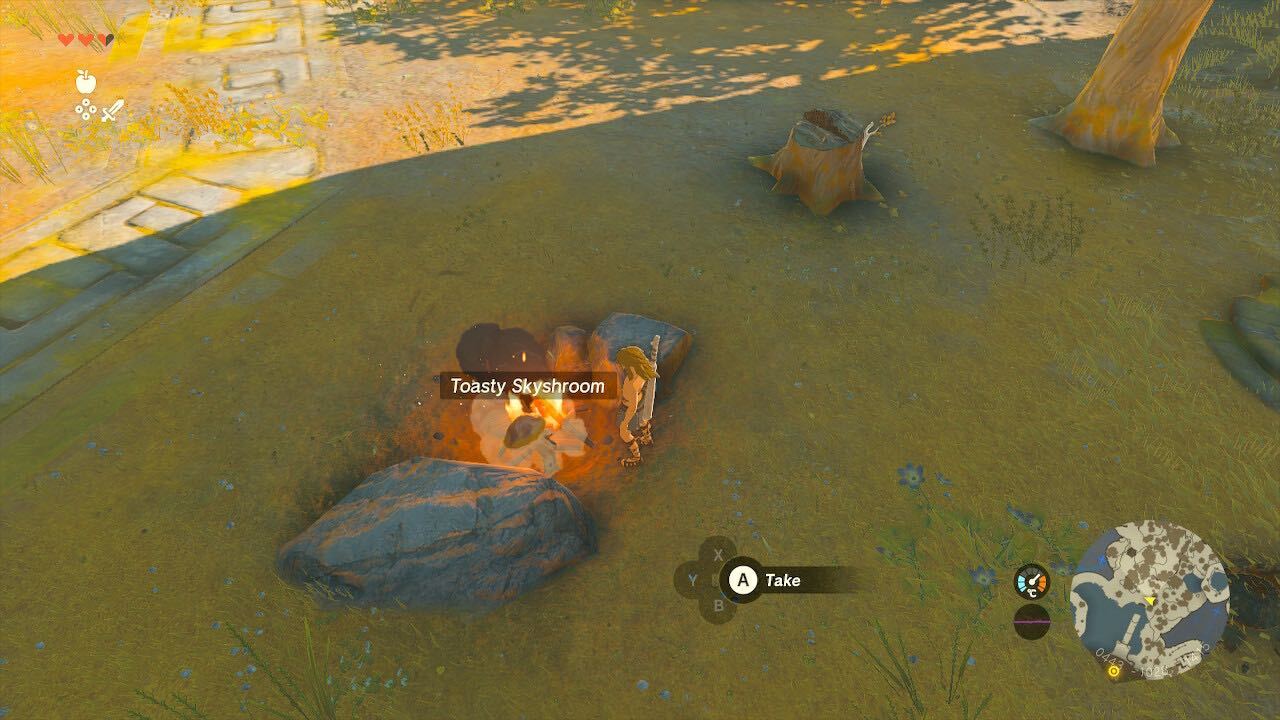Click the directional pad cluster icon

[85, 109]
